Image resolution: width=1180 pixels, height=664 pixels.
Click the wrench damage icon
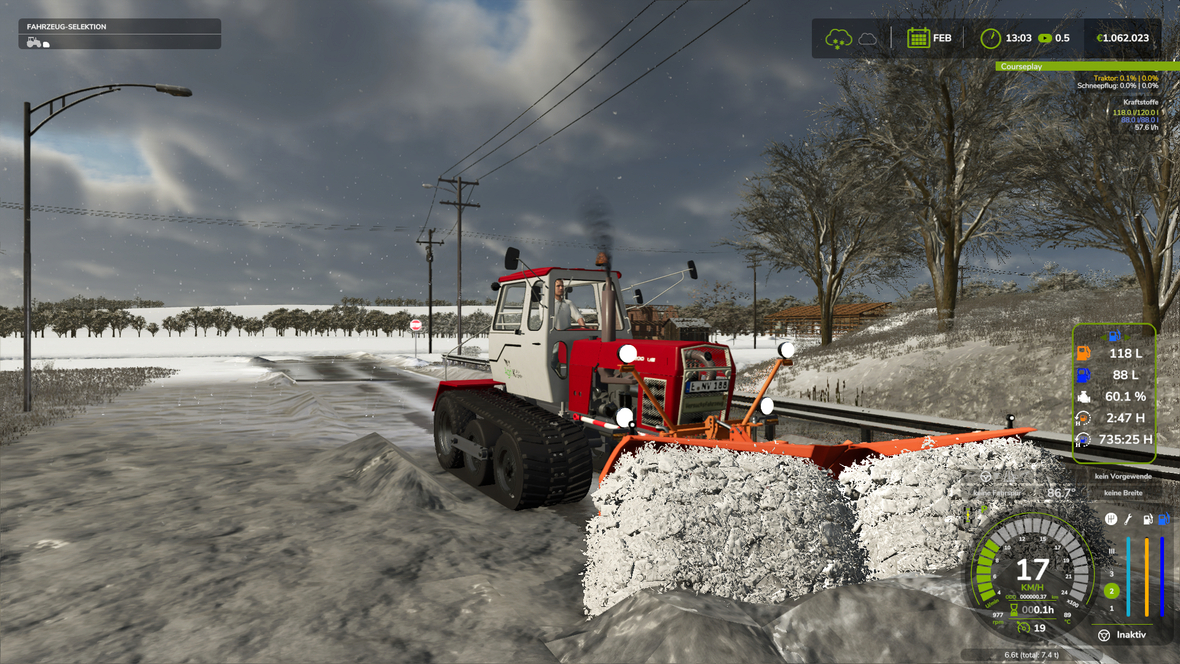pos(1128,519)
